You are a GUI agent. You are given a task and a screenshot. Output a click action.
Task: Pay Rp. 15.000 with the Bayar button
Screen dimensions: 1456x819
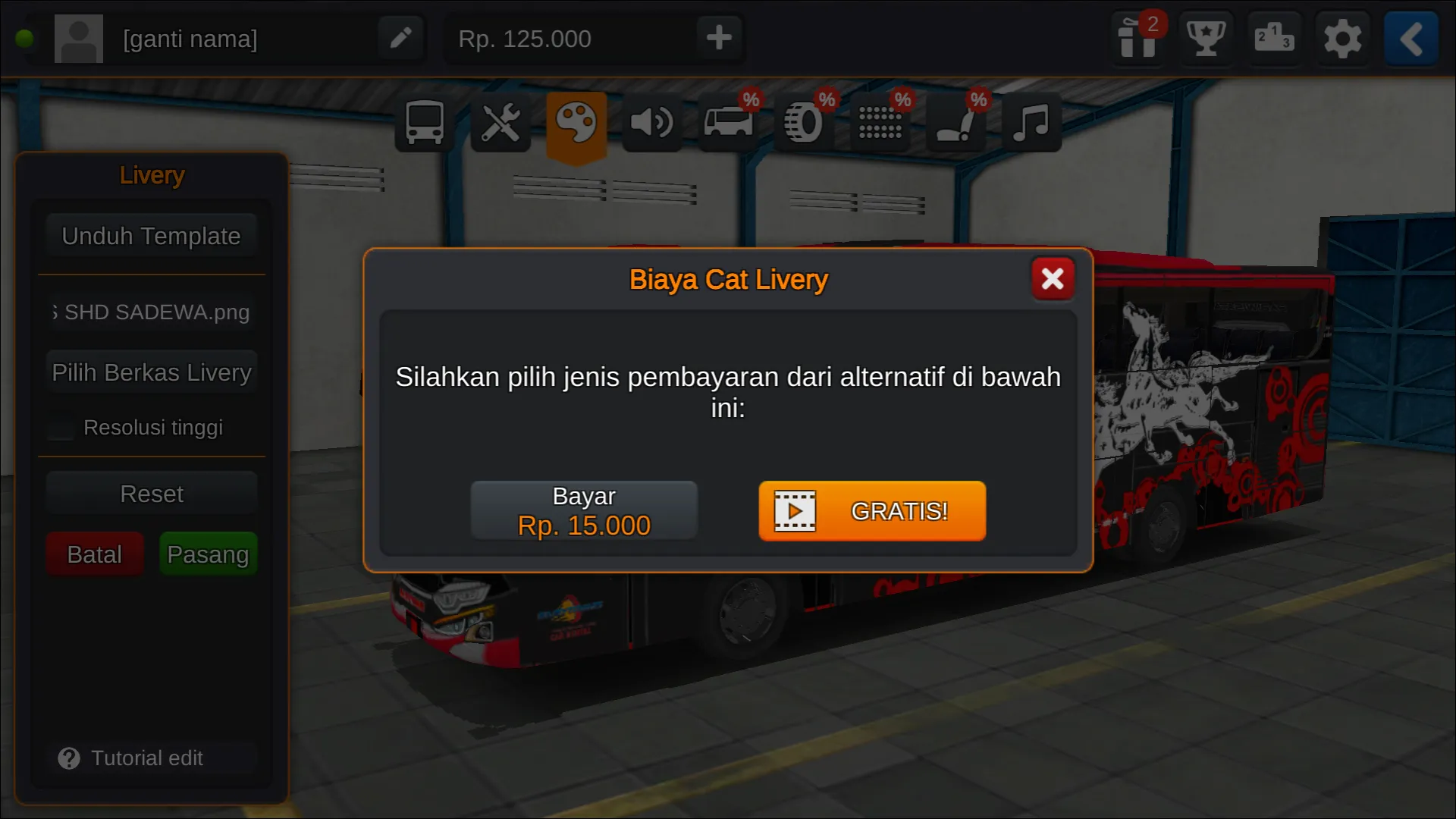click(x=584, y=510)
